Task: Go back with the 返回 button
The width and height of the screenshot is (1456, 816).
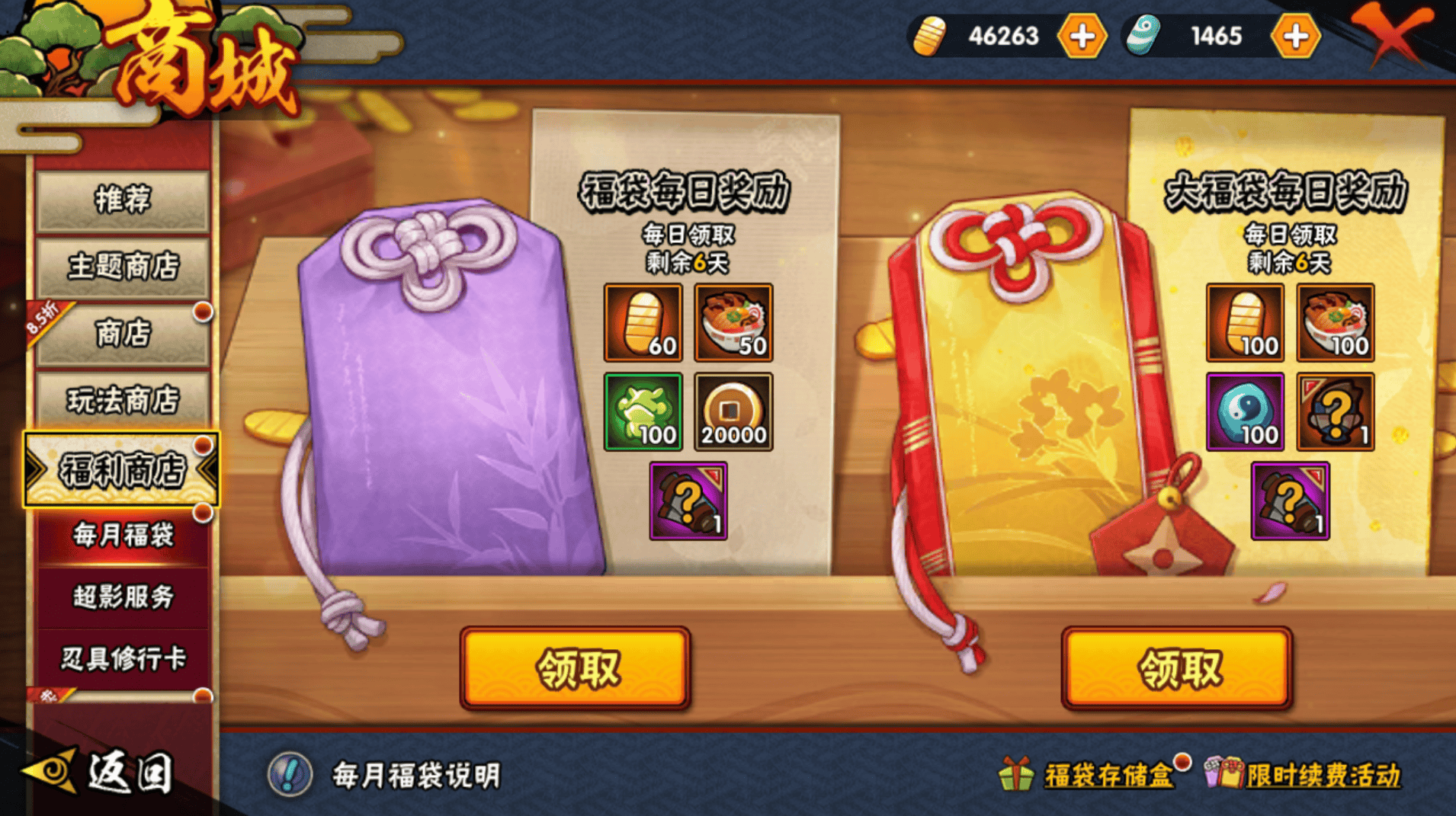Action: click(x=99, y=773)
